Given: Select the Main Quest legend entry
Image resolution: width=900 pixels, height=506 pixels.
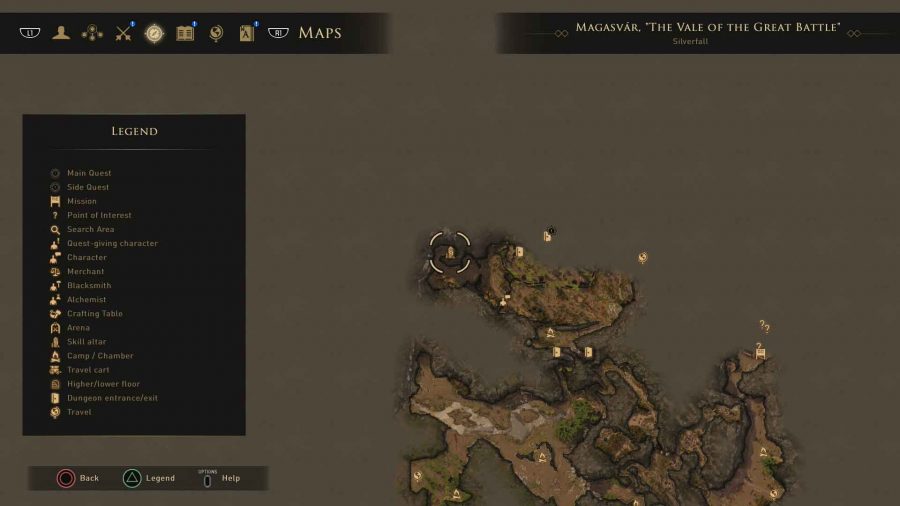Looking at the screenshot, I should 89,173.
